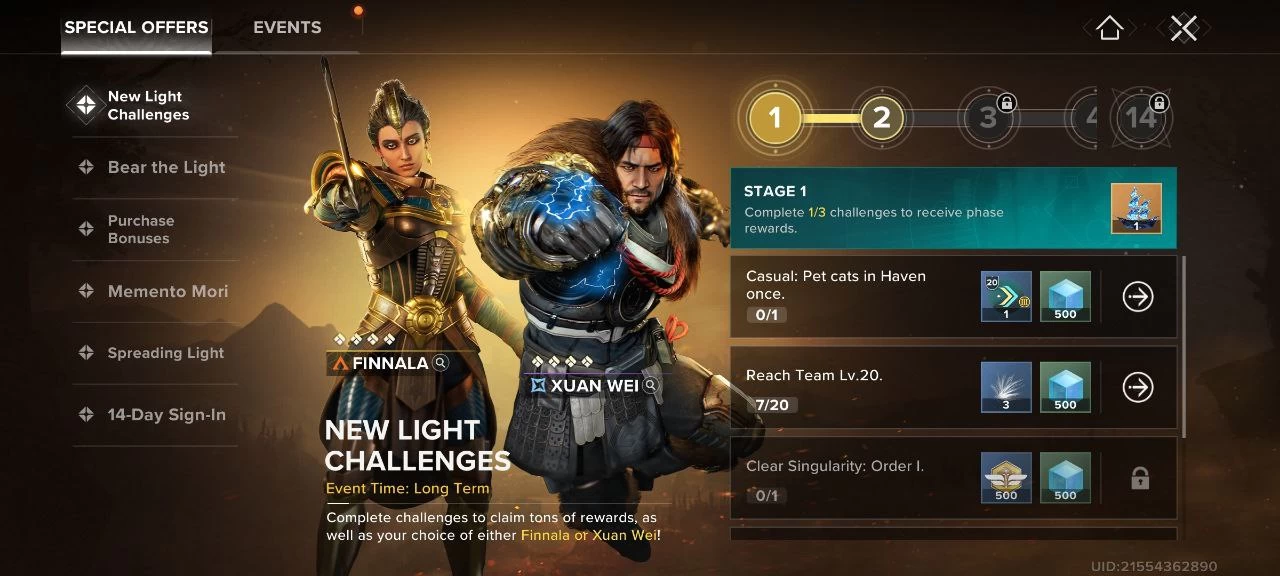The height and width of the screenshot is (576, 1280).
Task: Tap the locked Singularity challenge padlock
Action: pyautogui.click(x=1139, y=479)
